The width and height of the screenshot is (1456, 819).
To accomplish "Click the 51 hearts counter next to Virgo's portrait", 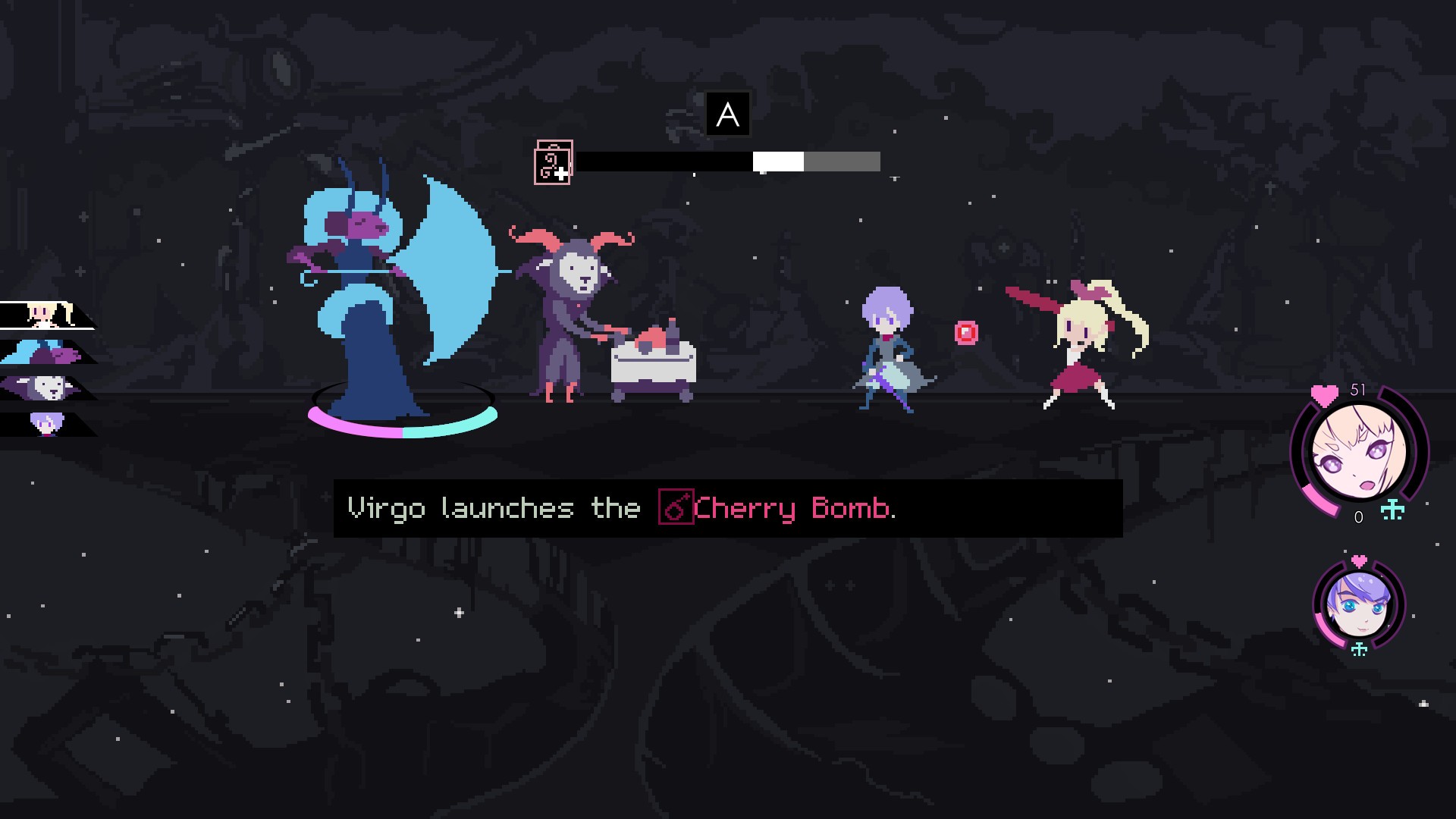I will 1357,388.
